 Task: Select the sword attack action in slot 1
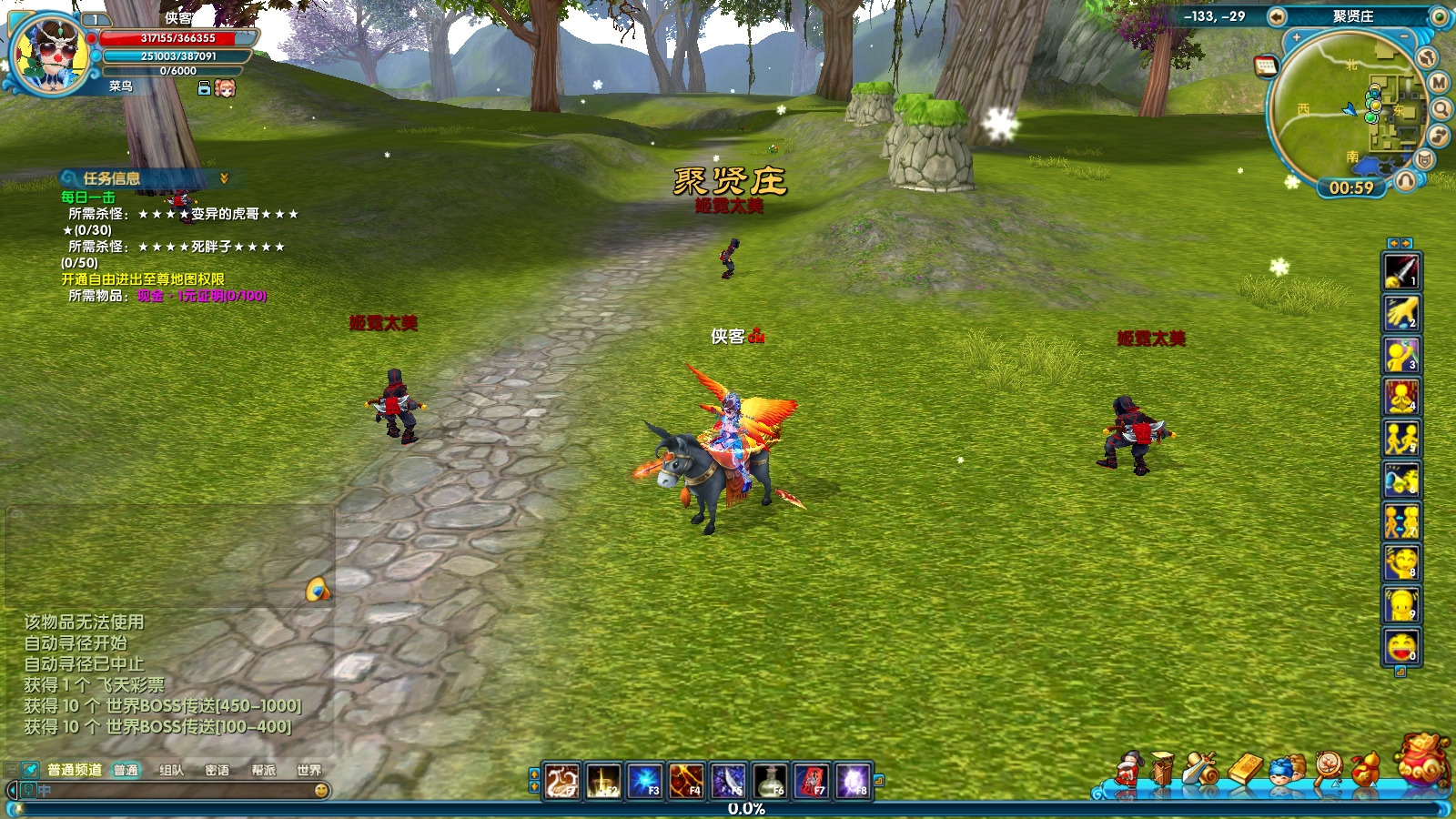1401,271
